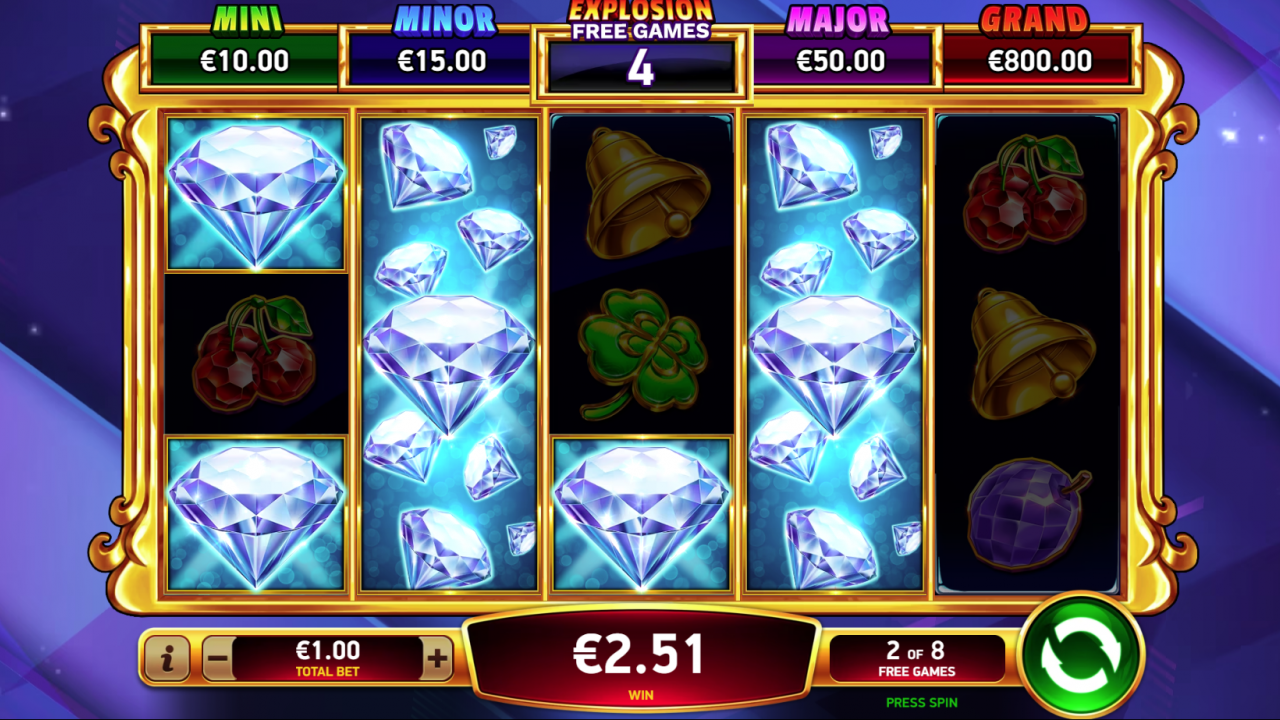Viewport: 1280px width, 720px height.
Task: Increase the total bet with the plus button
Action: tap(436, 658)
